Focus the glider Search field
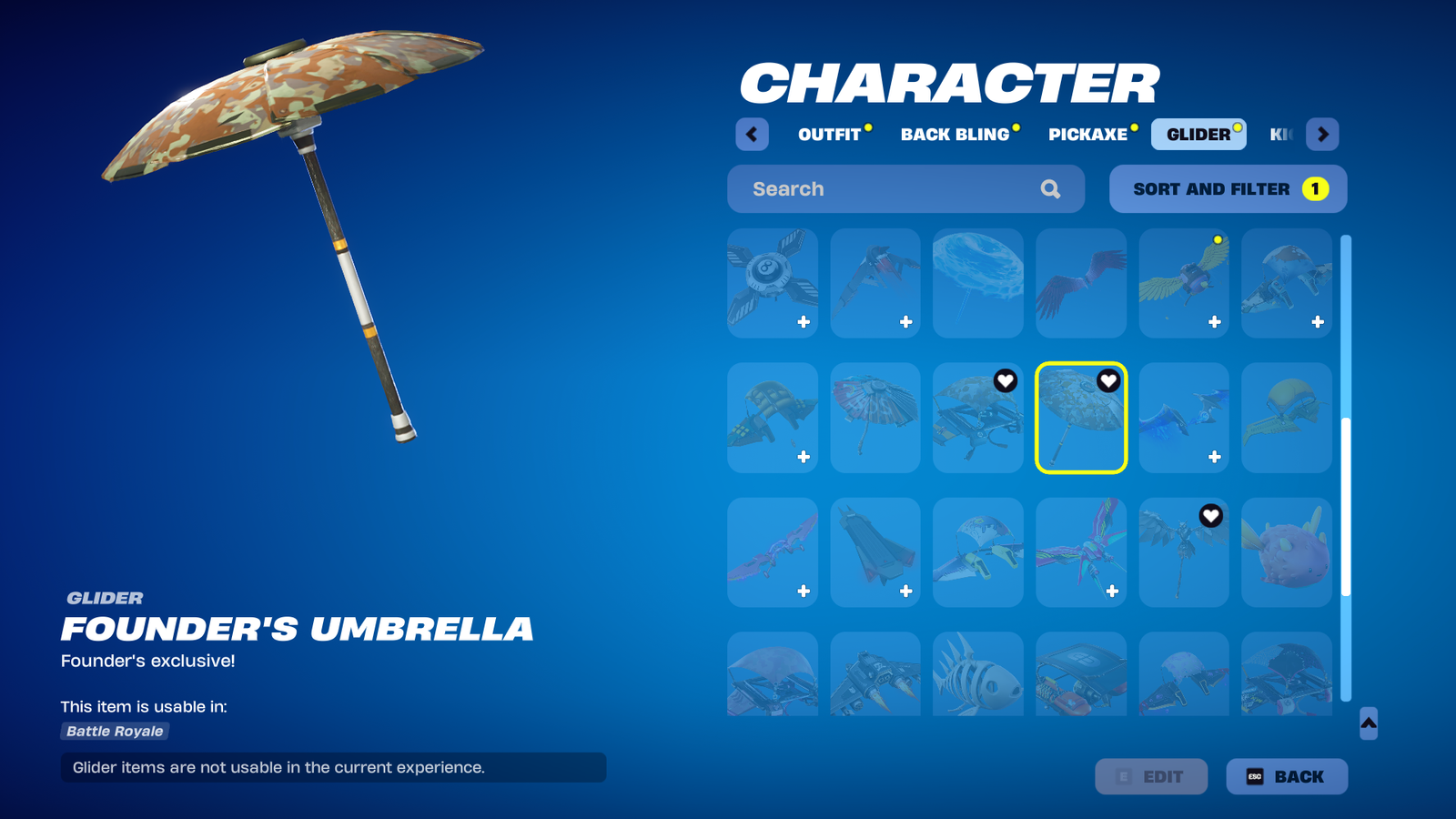Viewport: 1456px width, 819px height. tap(892, 189)
